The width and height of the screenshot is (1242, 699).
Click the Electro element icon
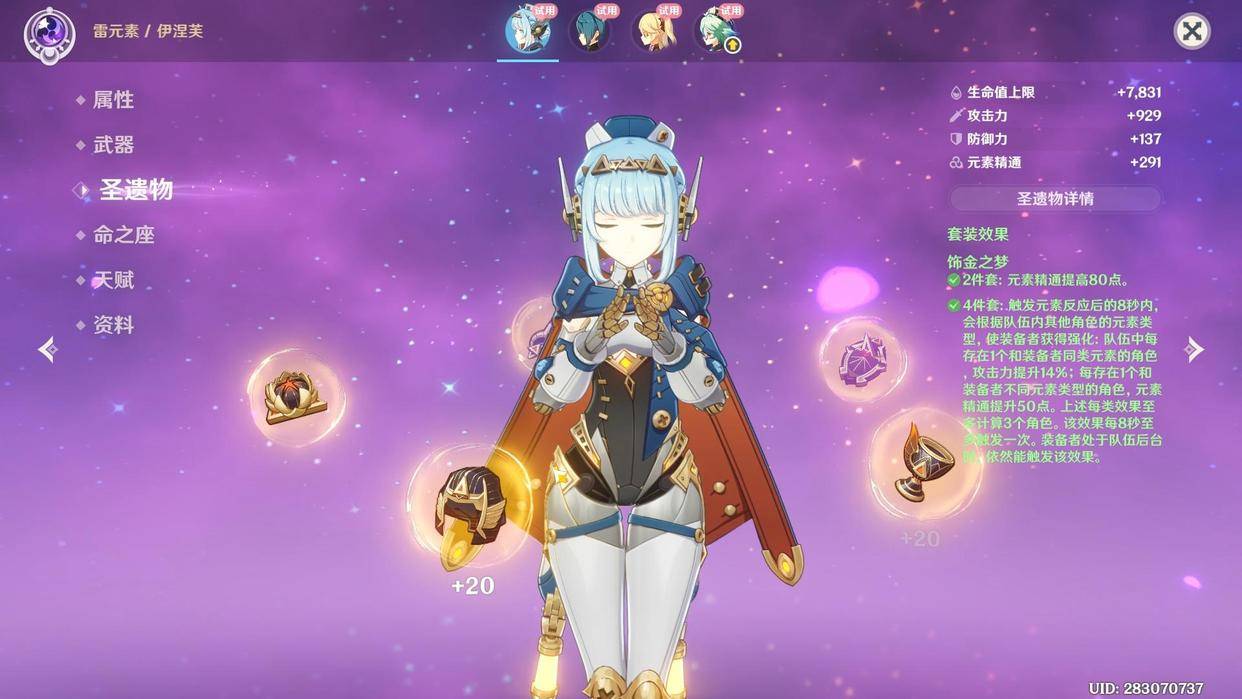[49, 33]
